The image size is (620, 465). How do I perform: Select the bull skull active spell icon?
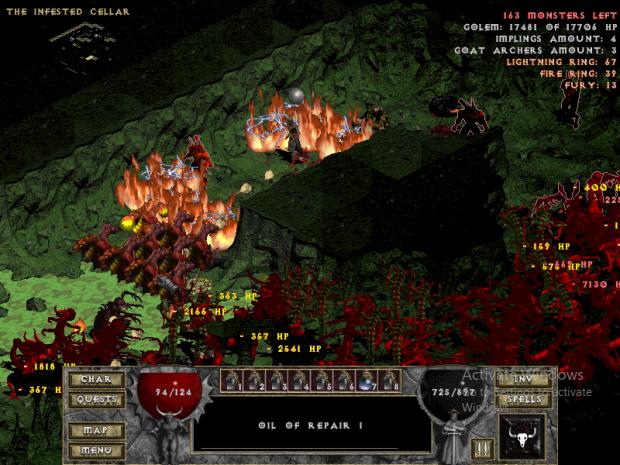pyautogui.click(x=523, y=438)
